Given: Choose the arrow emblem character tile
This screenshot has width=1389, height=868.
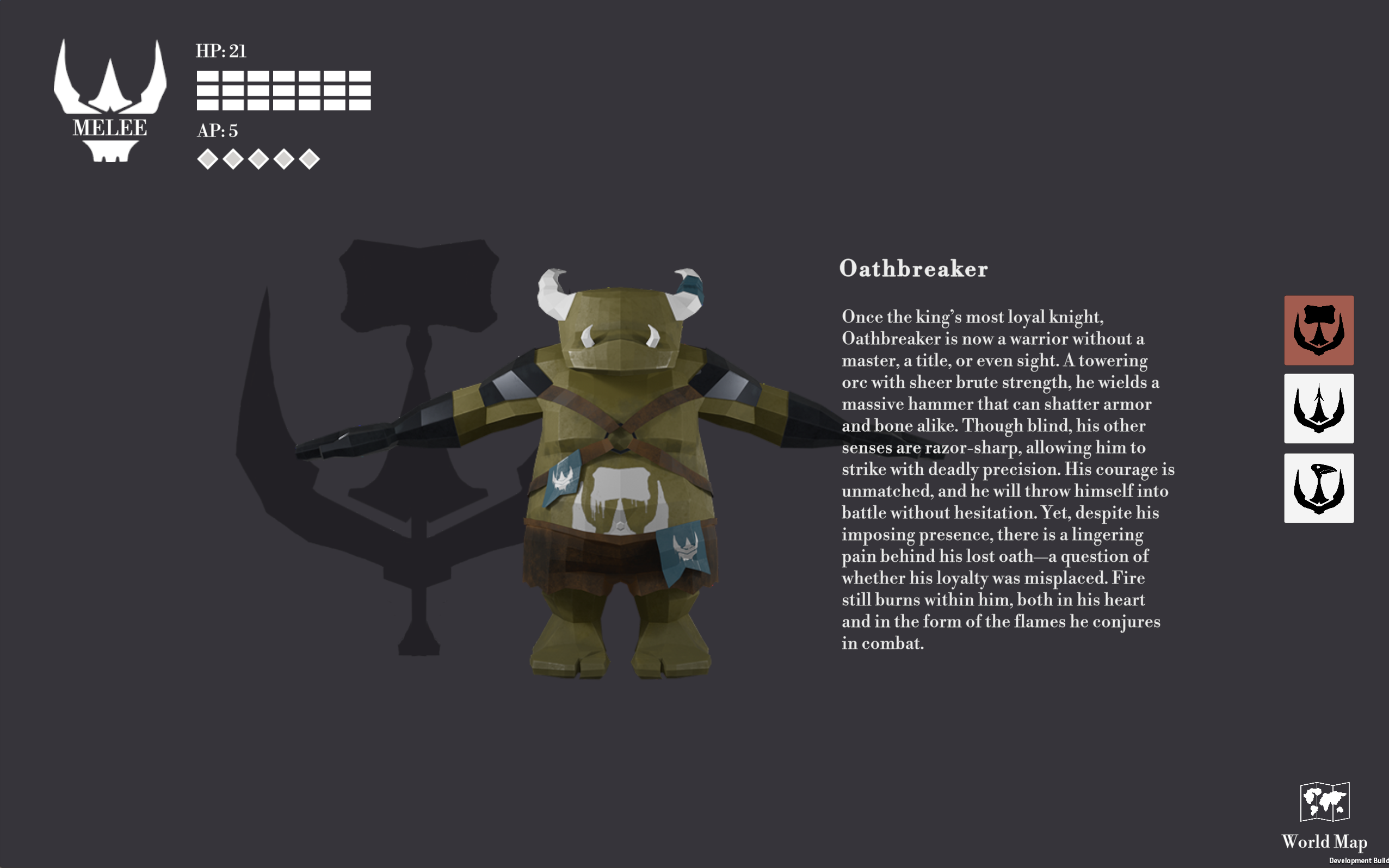Looking at the screenshot, I should [x=1318, y=408].
